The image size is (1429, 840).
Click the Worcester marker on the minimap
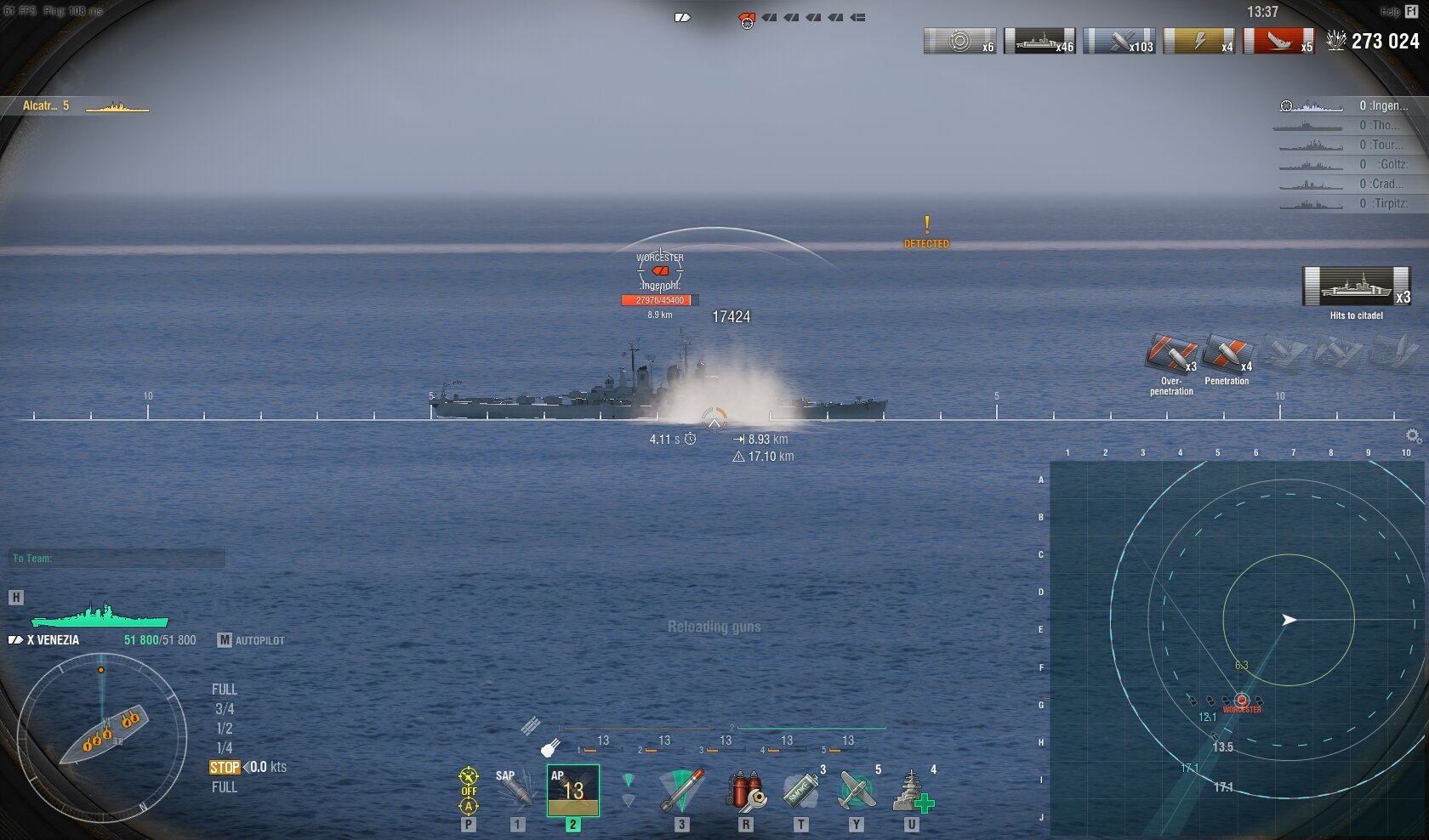pyautogui.click(x=1242, y=701)
